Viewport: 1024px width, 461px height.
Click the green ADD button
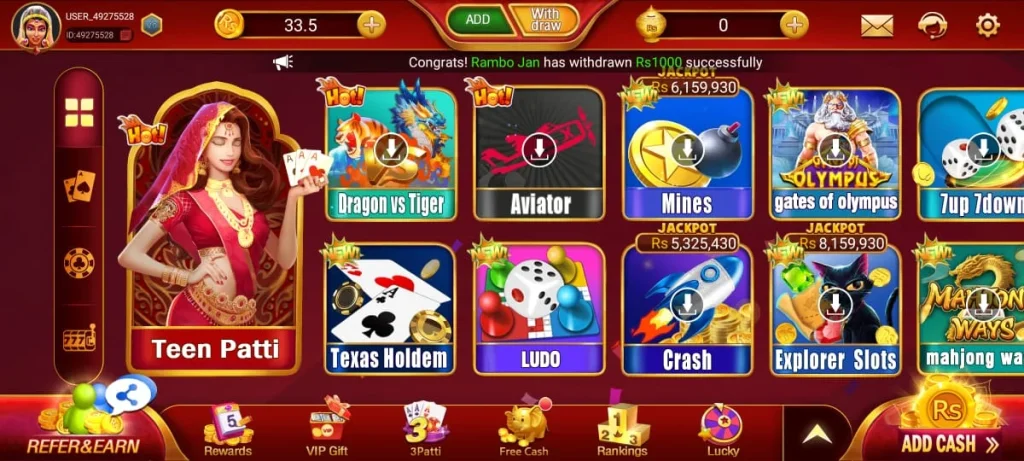[x=478, y=20]
